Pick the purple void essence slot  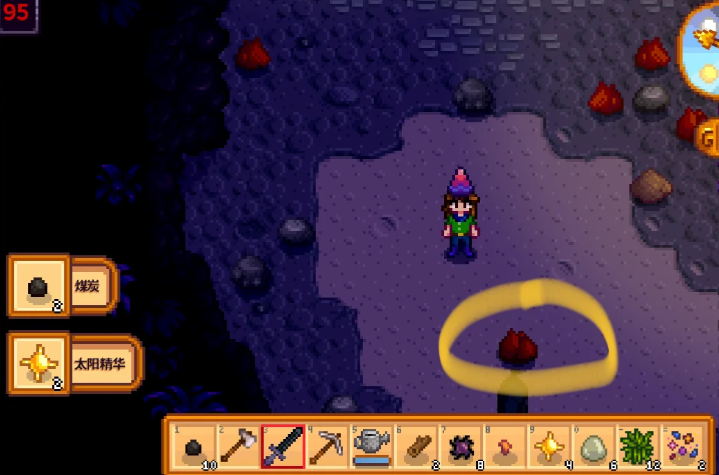click(459, 446)
